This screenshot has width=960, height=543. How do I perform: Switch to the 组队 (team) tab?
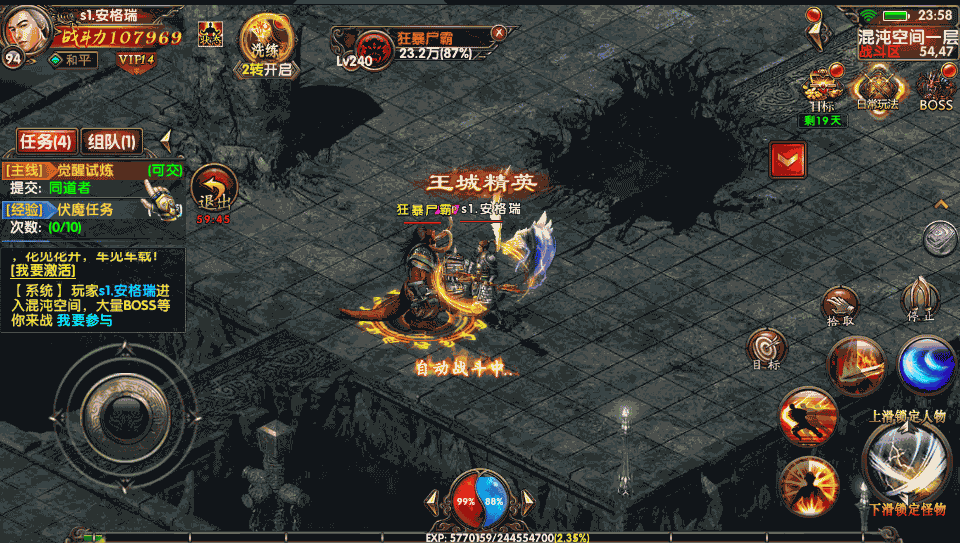(111, 141)
